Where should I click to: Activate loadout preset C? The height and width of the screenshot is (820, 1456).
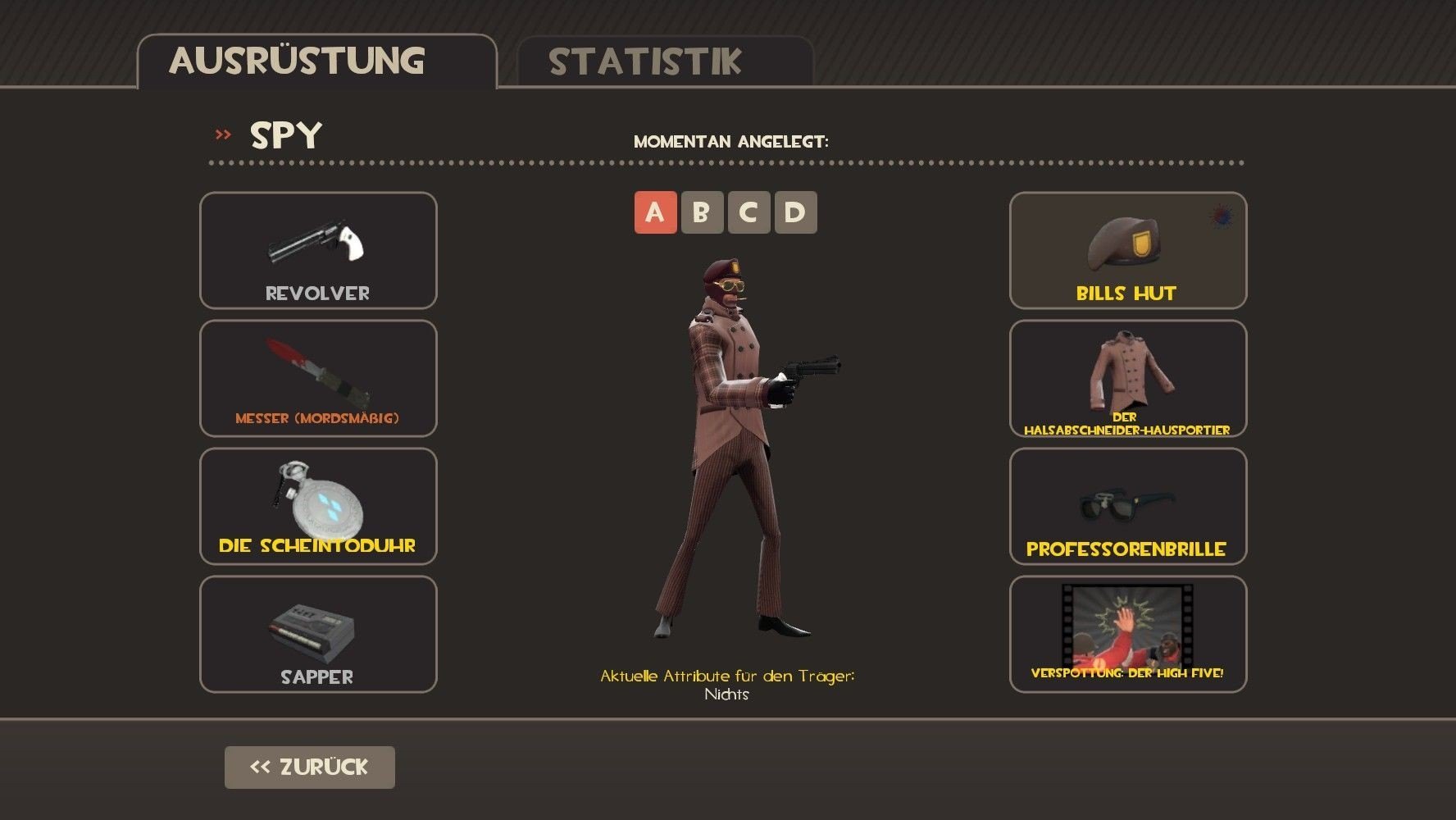[748, 212]
